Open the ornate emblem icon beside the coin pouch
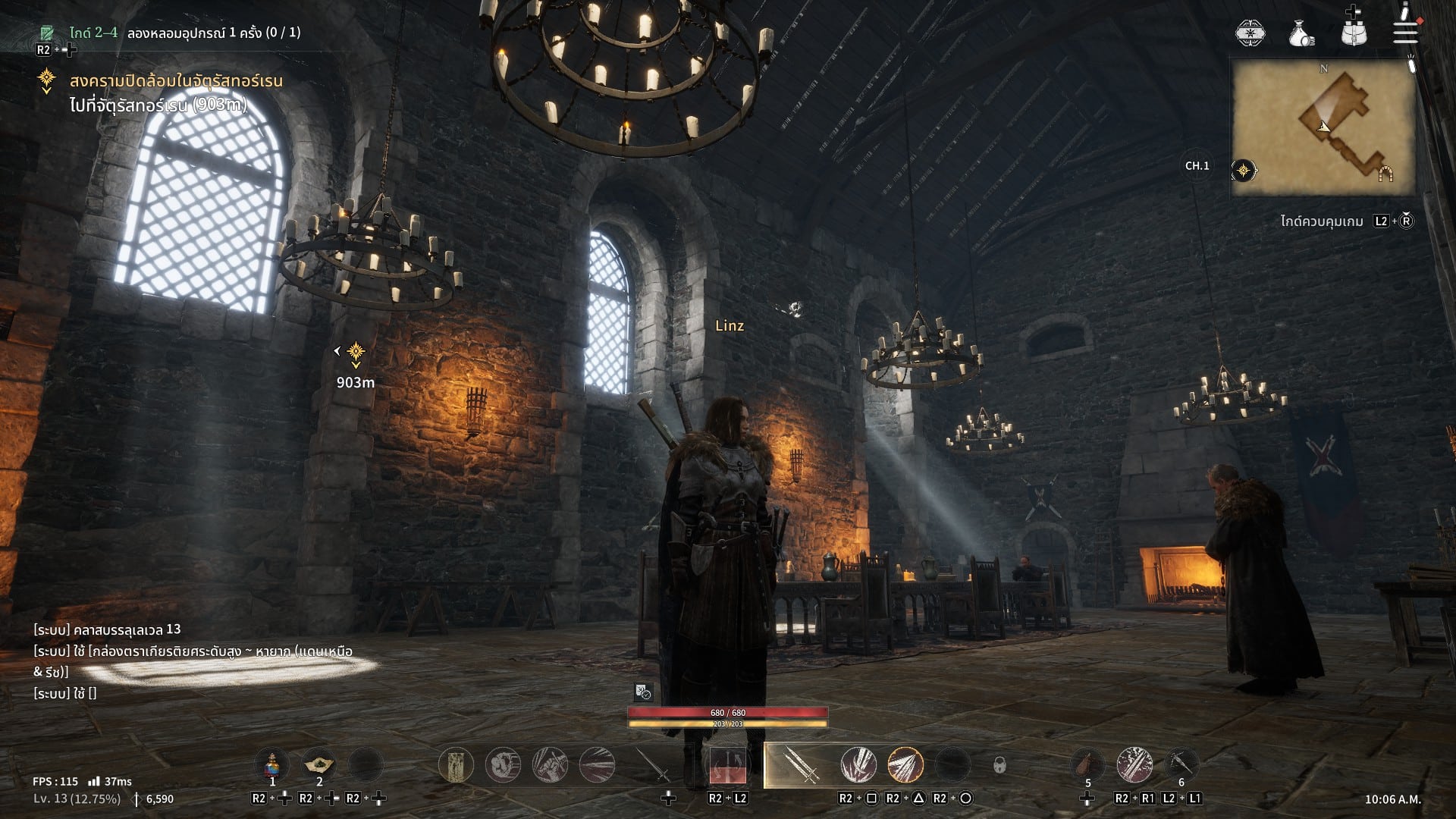Image resolution: width=1456 pixels, height=819 pixels. [1250, 33]
